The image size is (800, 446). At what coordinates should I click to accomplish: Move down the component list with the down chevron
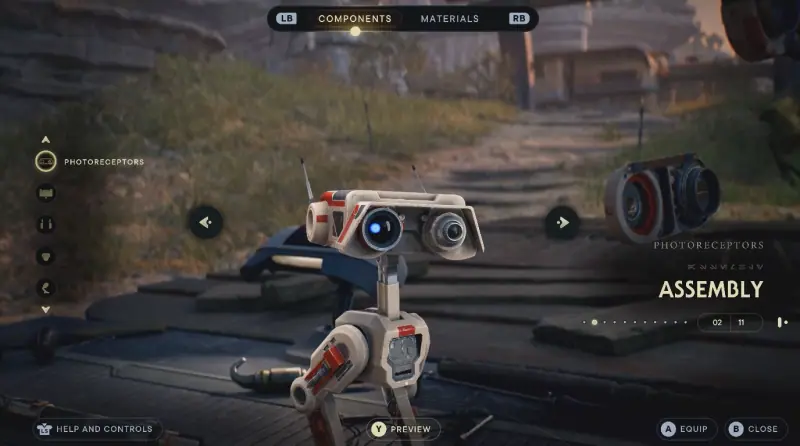46,310
